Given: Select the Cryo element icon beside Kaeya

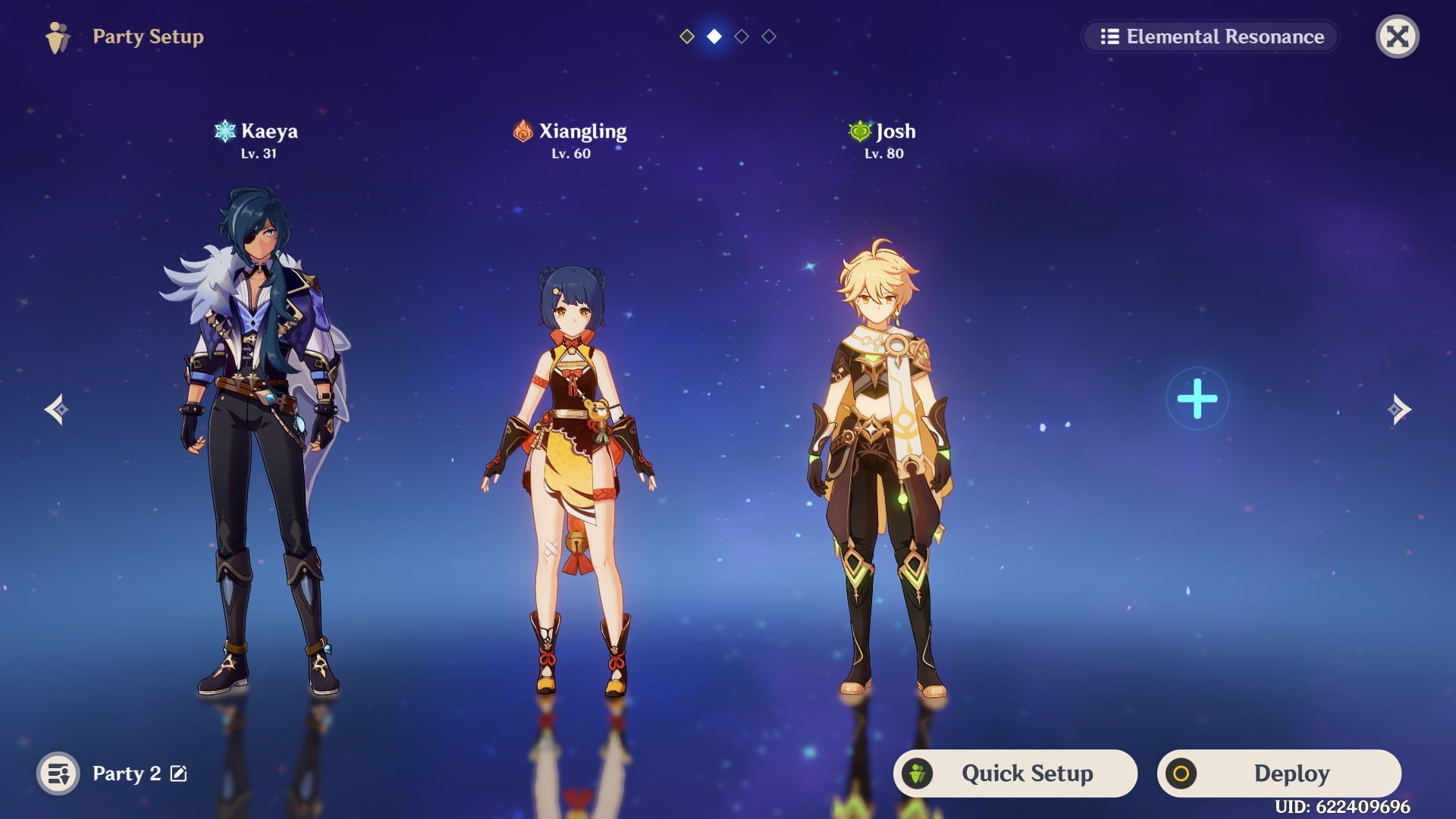Looking at the screenshot, I should 224,130.
